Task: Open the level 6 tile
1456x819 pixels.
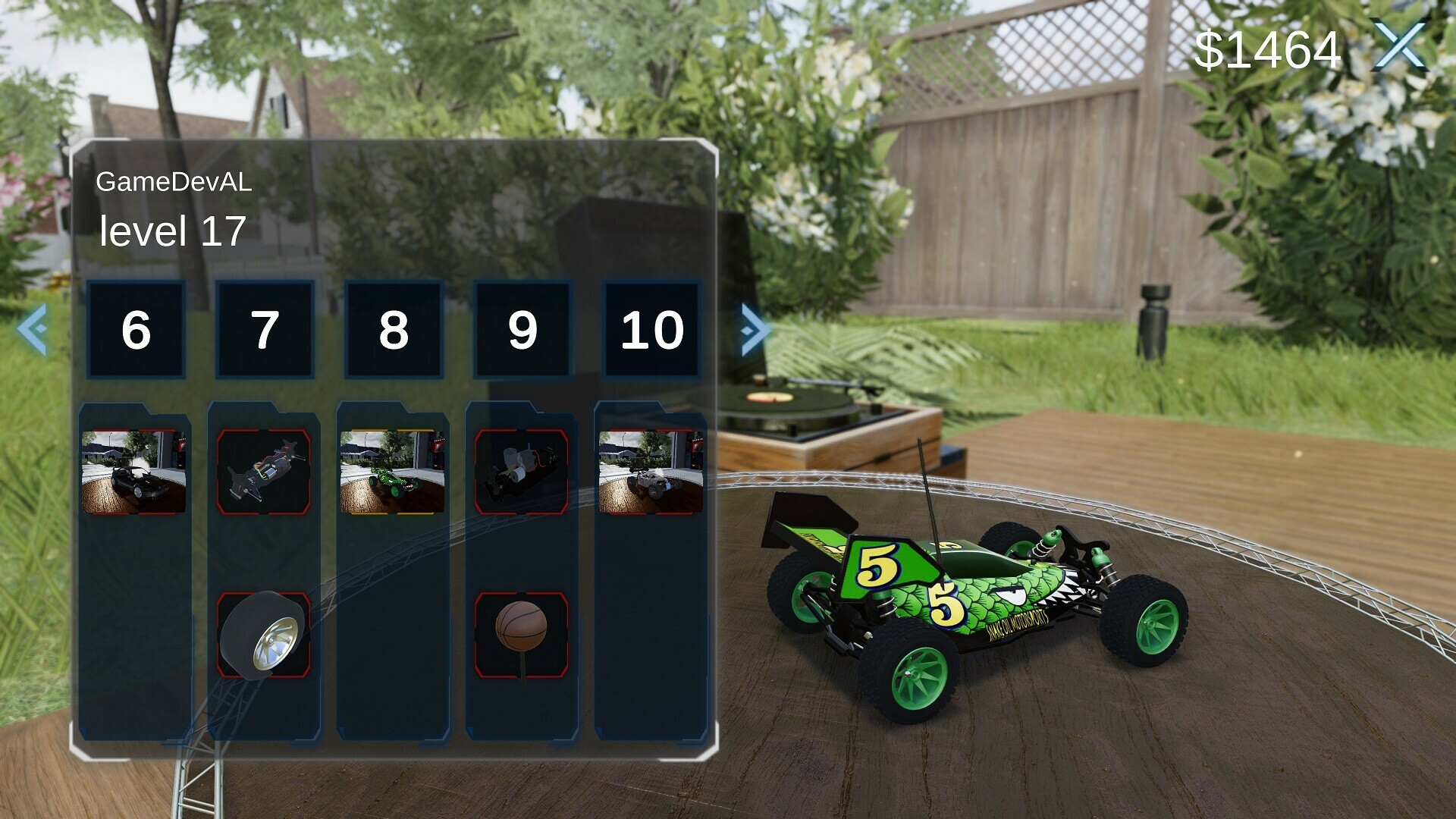Action: [136, 329]
